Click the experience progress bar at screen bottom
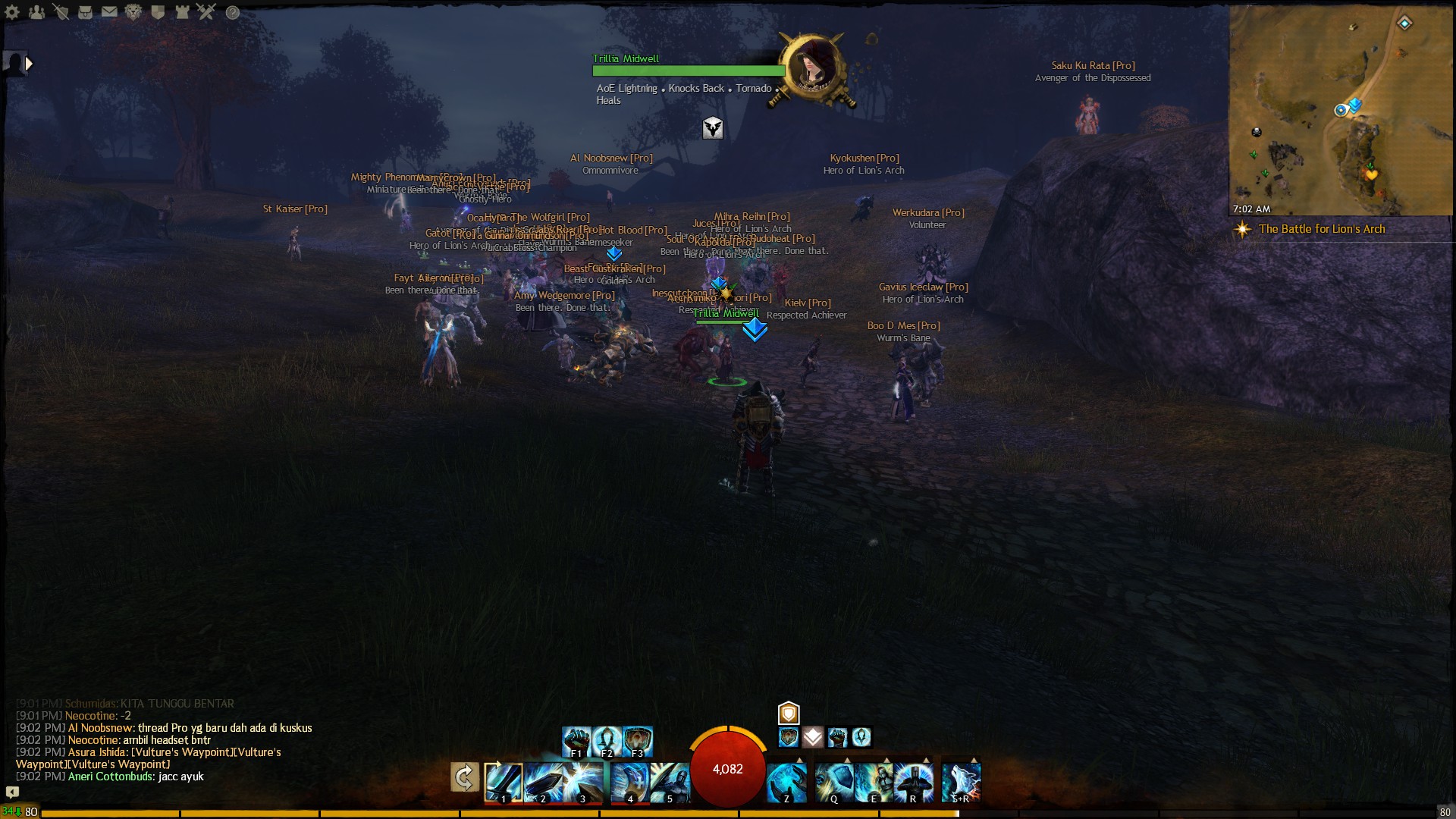This screenshot has height=819, width=1456. (728, 812)
